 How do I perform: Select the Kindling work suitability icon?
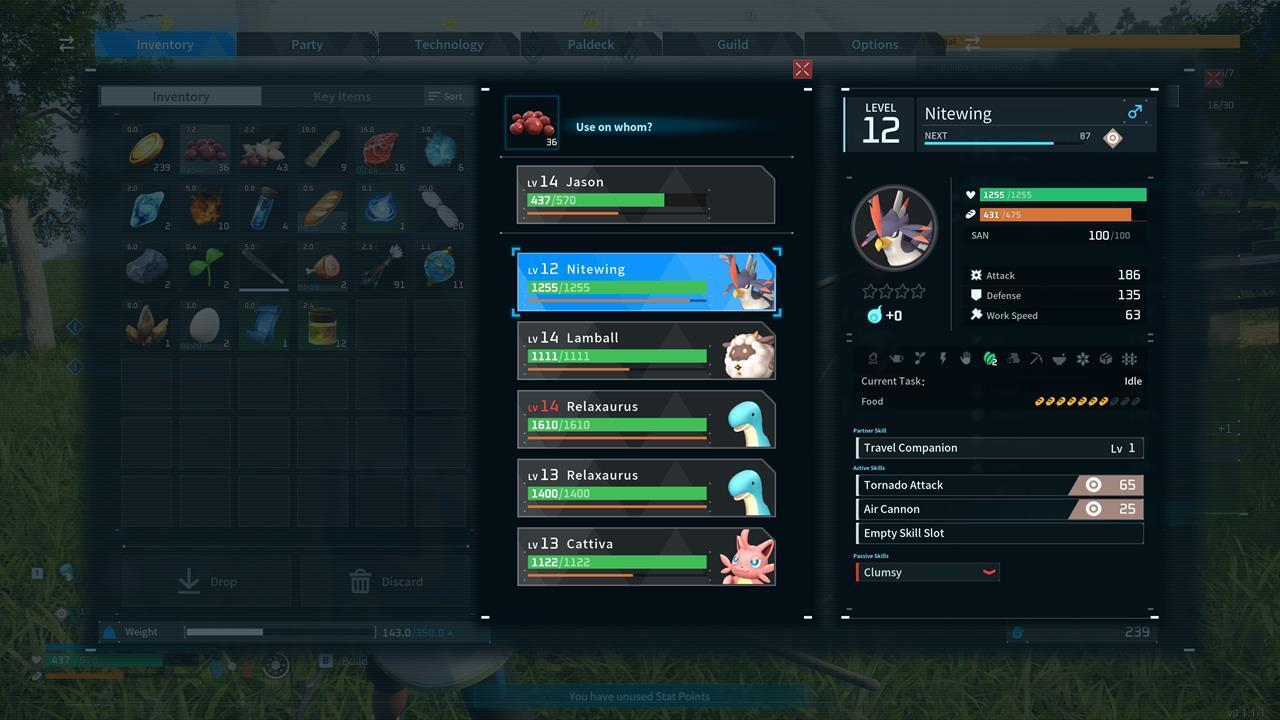tap(874, 358)
